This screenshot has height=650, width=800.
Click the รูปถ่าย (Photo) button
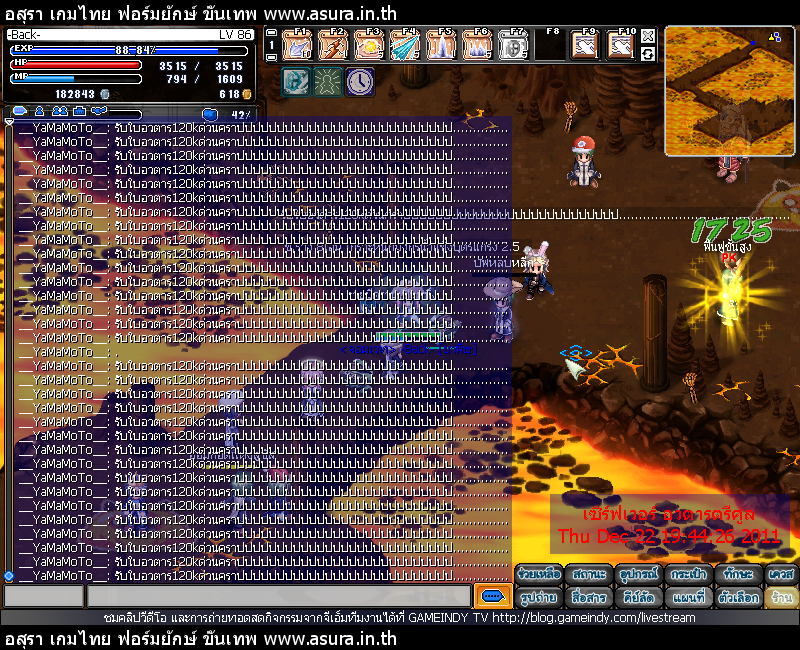[x=538, y=597]
